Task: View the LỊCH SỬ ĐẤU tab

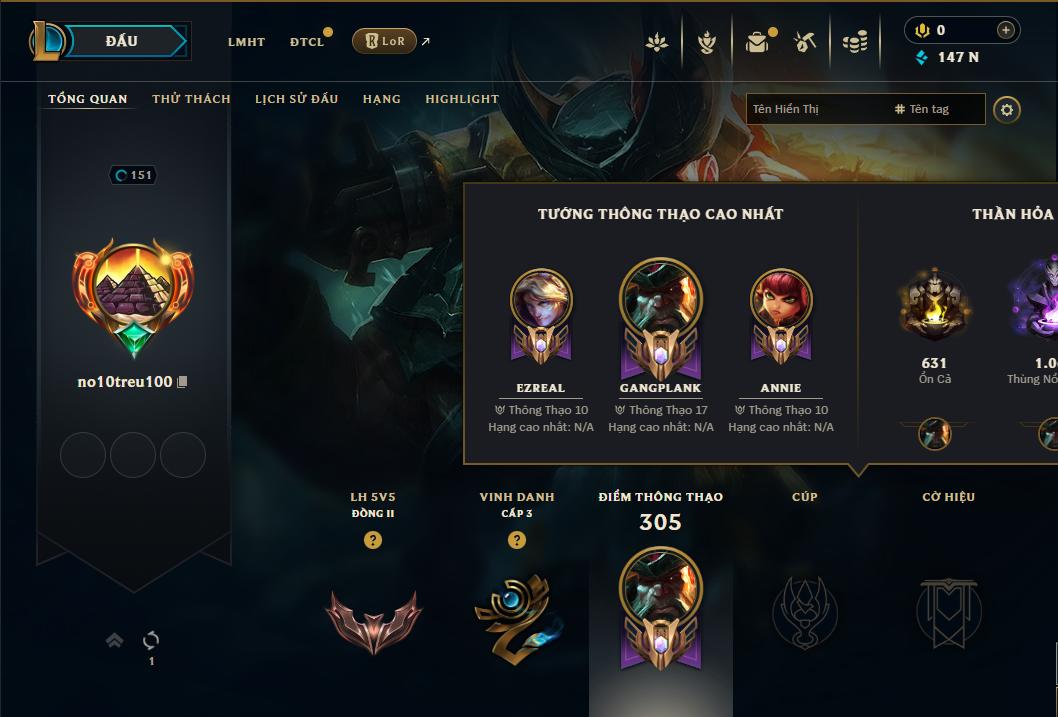Action: (296, 99)
